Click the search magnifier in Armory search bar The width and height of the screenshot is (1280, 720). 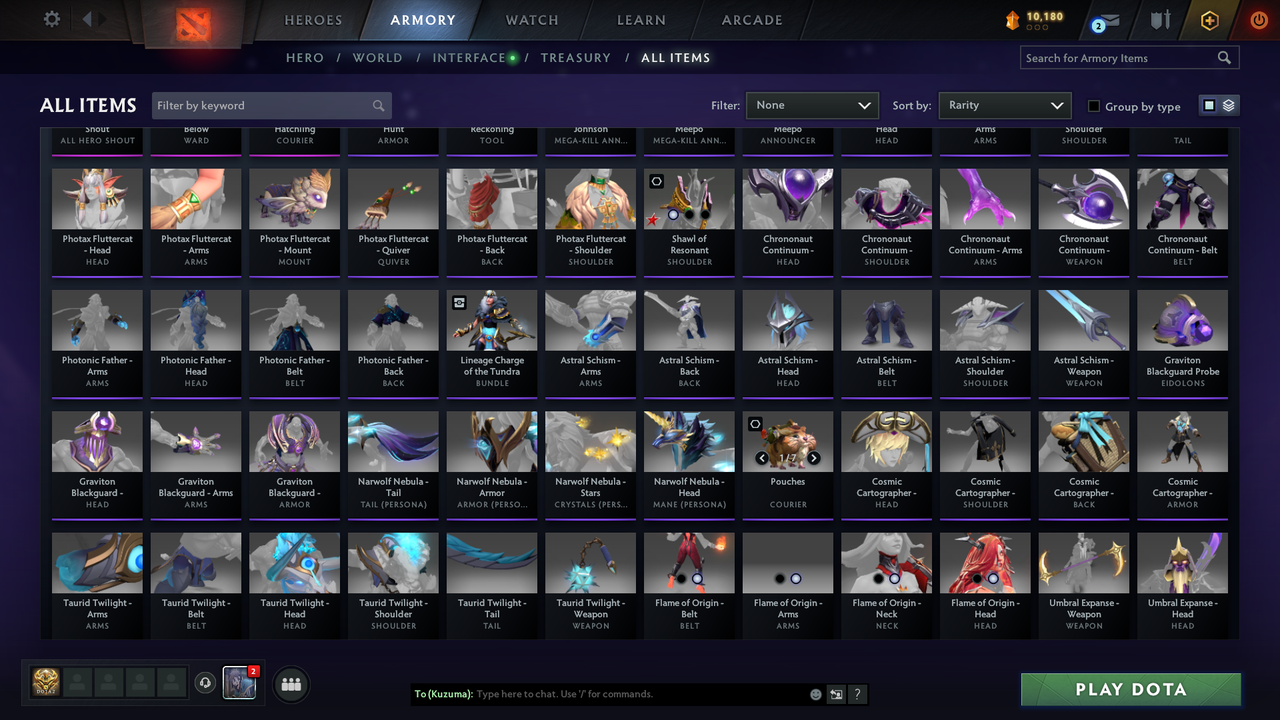pos(1224,57)
